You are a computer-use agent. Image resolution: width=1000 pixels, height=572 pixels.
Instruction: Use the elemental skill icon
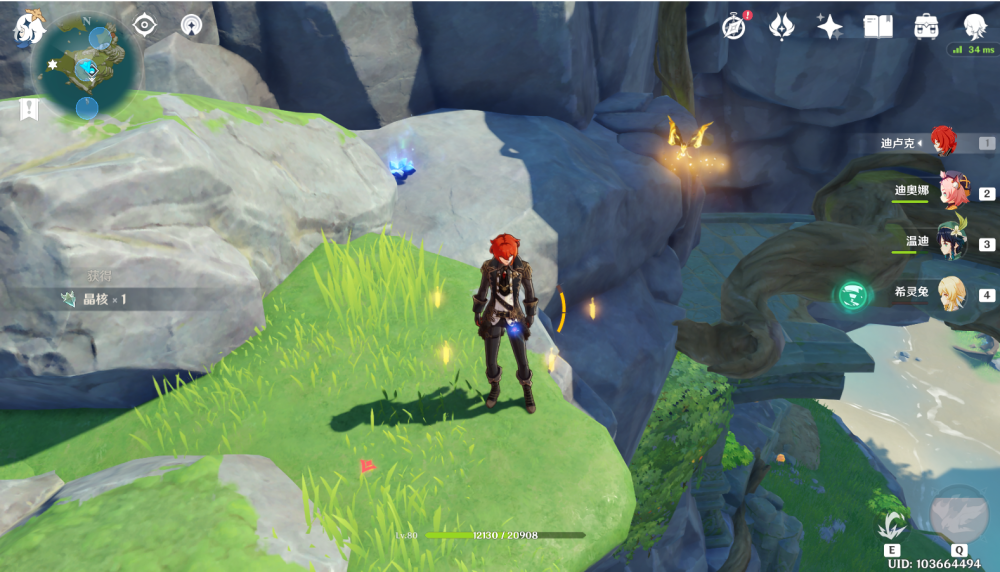pyautogui.click(x=892, y=524)
